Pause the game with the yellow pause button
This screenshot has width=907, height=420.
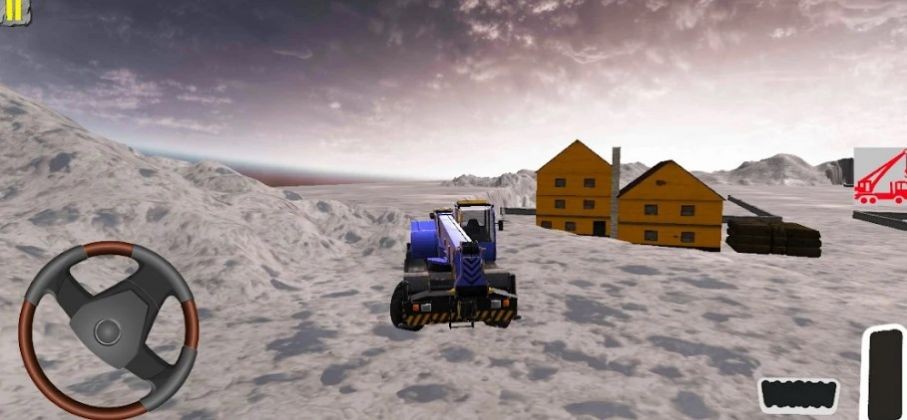pyautogui.click(x=14, y=10)
